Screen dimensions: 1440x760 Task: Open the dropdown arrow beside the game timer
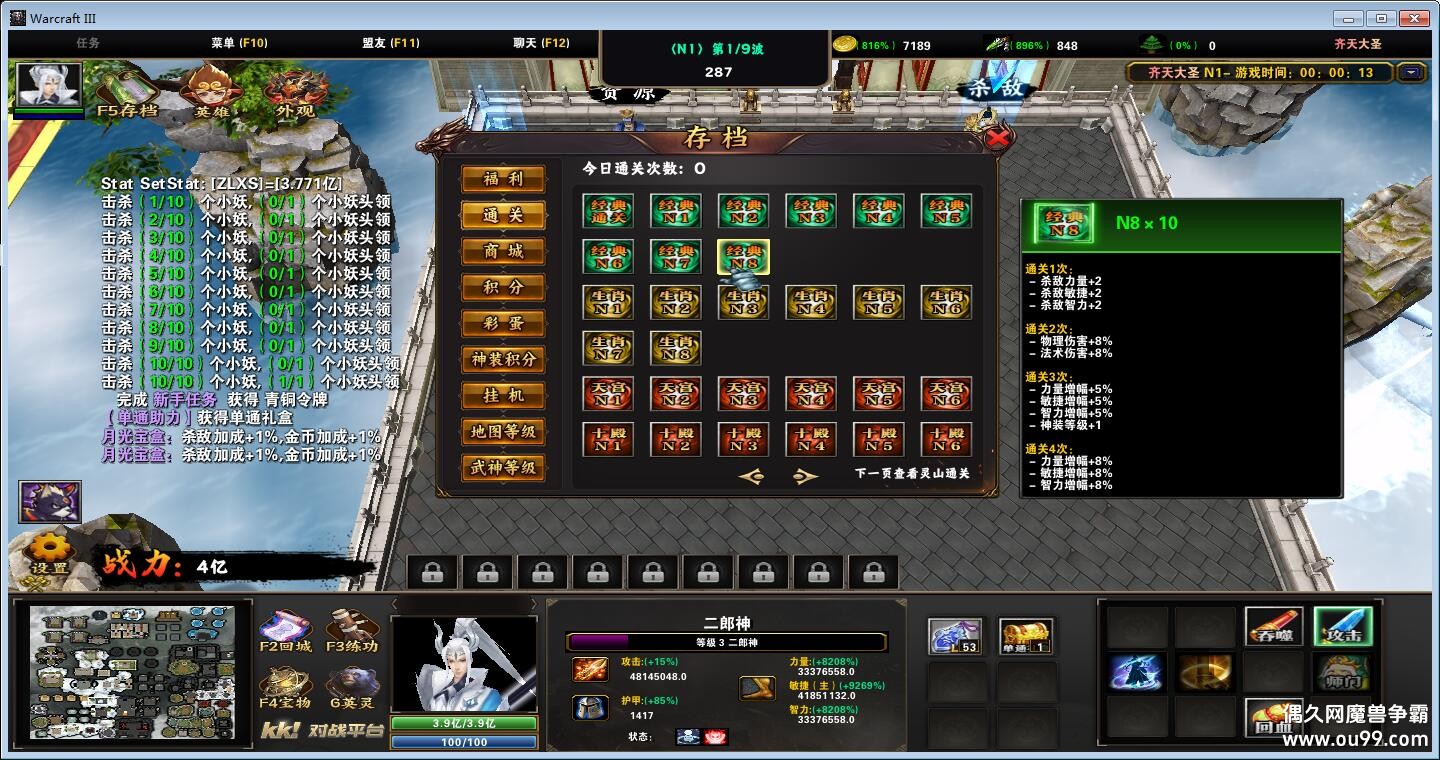[x=1409, y=71]
